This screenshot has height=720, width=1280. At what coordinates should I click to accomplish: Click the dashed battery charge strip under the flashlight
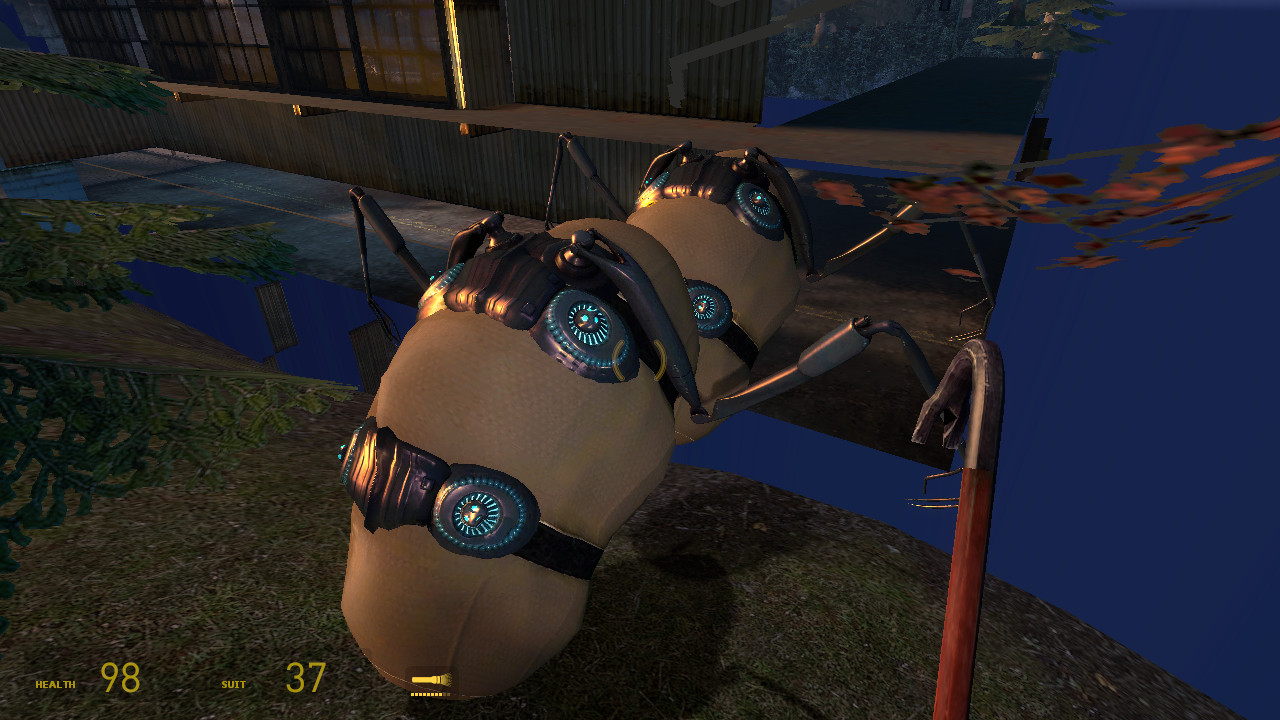click(x=430, y=694)
